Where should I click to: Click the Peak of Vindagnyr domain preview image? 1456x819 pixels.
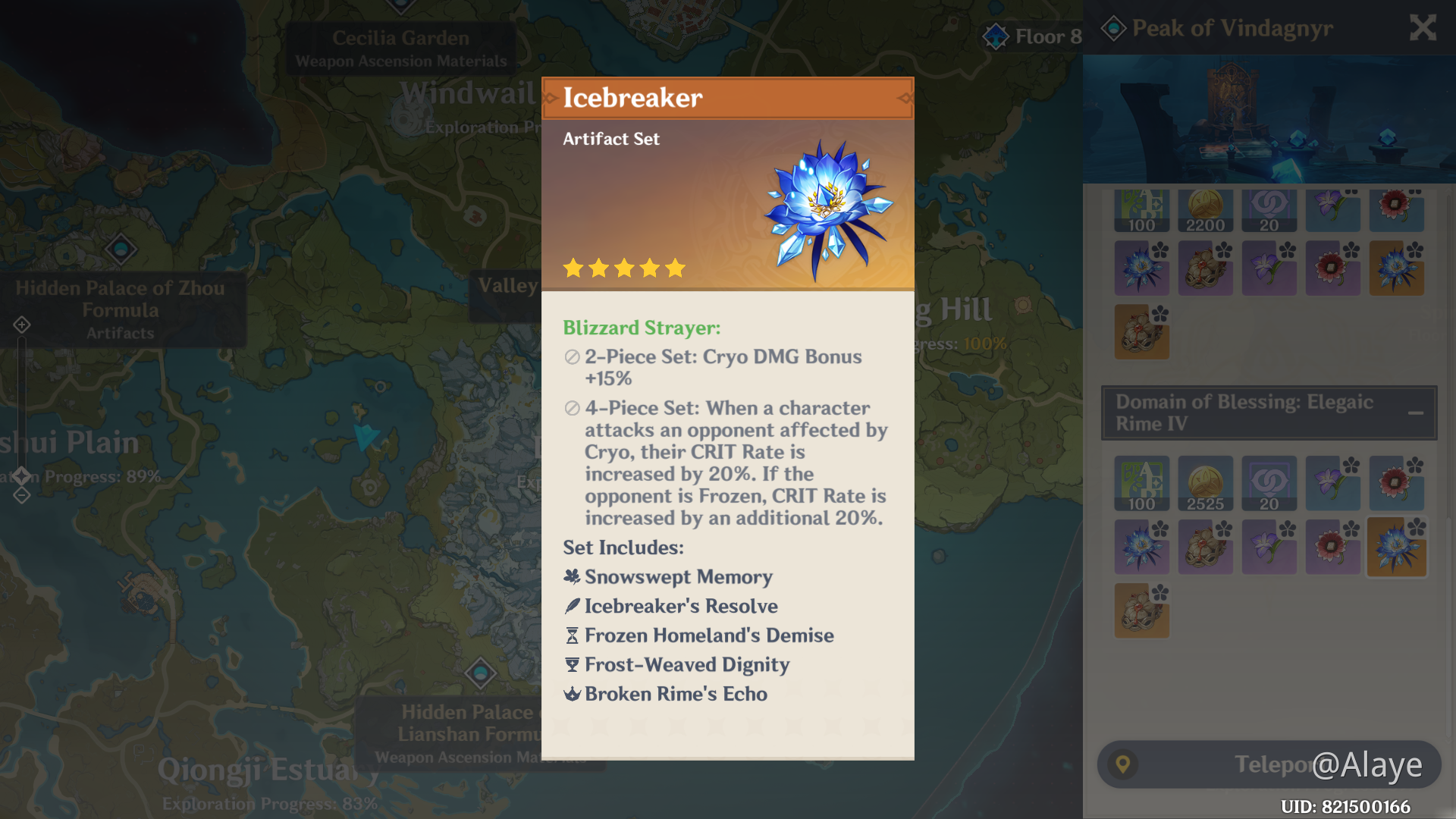[x=1269, y=118]
